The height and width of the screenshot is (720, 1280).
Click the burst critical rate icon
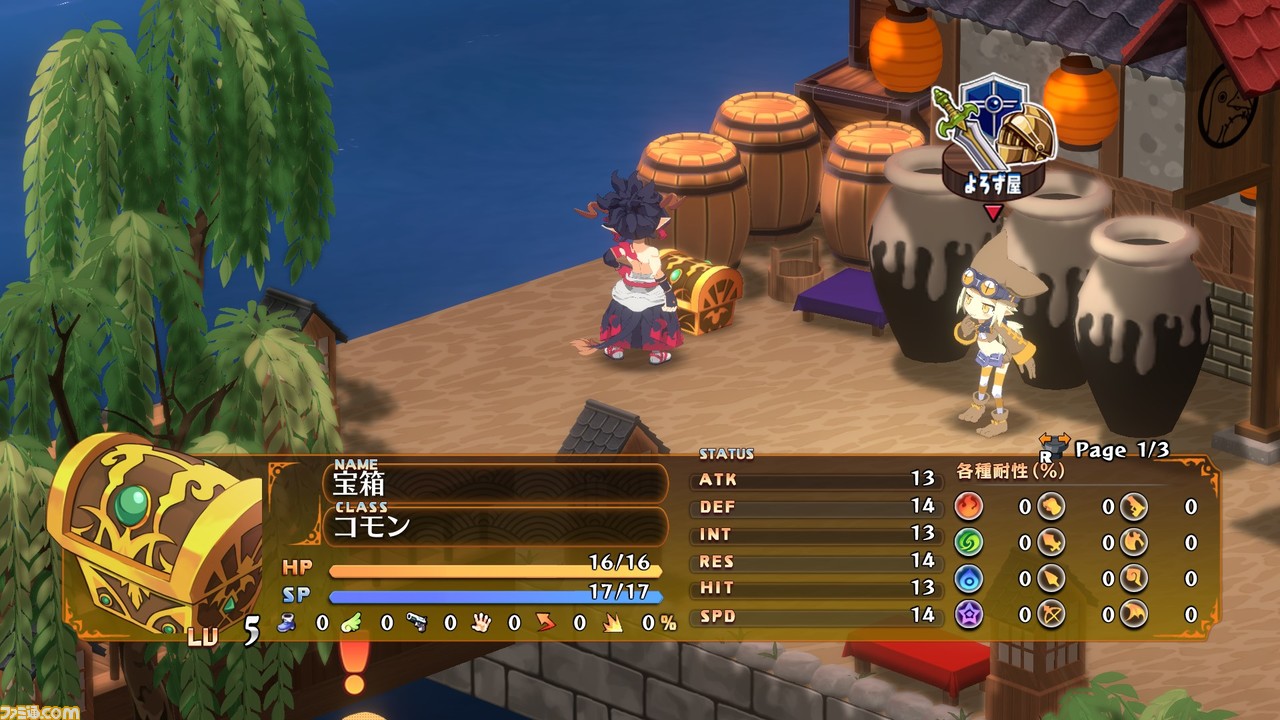pos(610,623)
